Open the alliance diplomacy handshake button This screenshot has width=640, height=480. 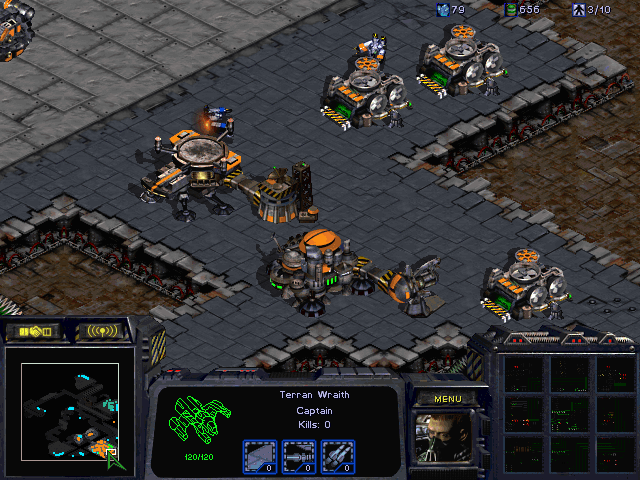pos(35,331)
